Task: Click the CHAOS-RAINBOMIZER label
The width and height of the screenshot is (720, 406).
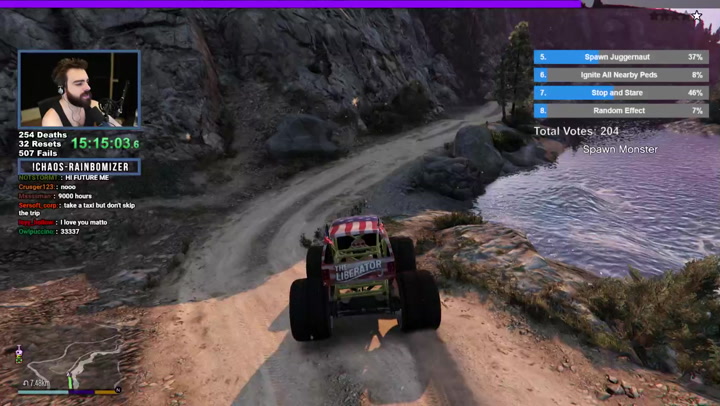Action: (x=79, y=167)
